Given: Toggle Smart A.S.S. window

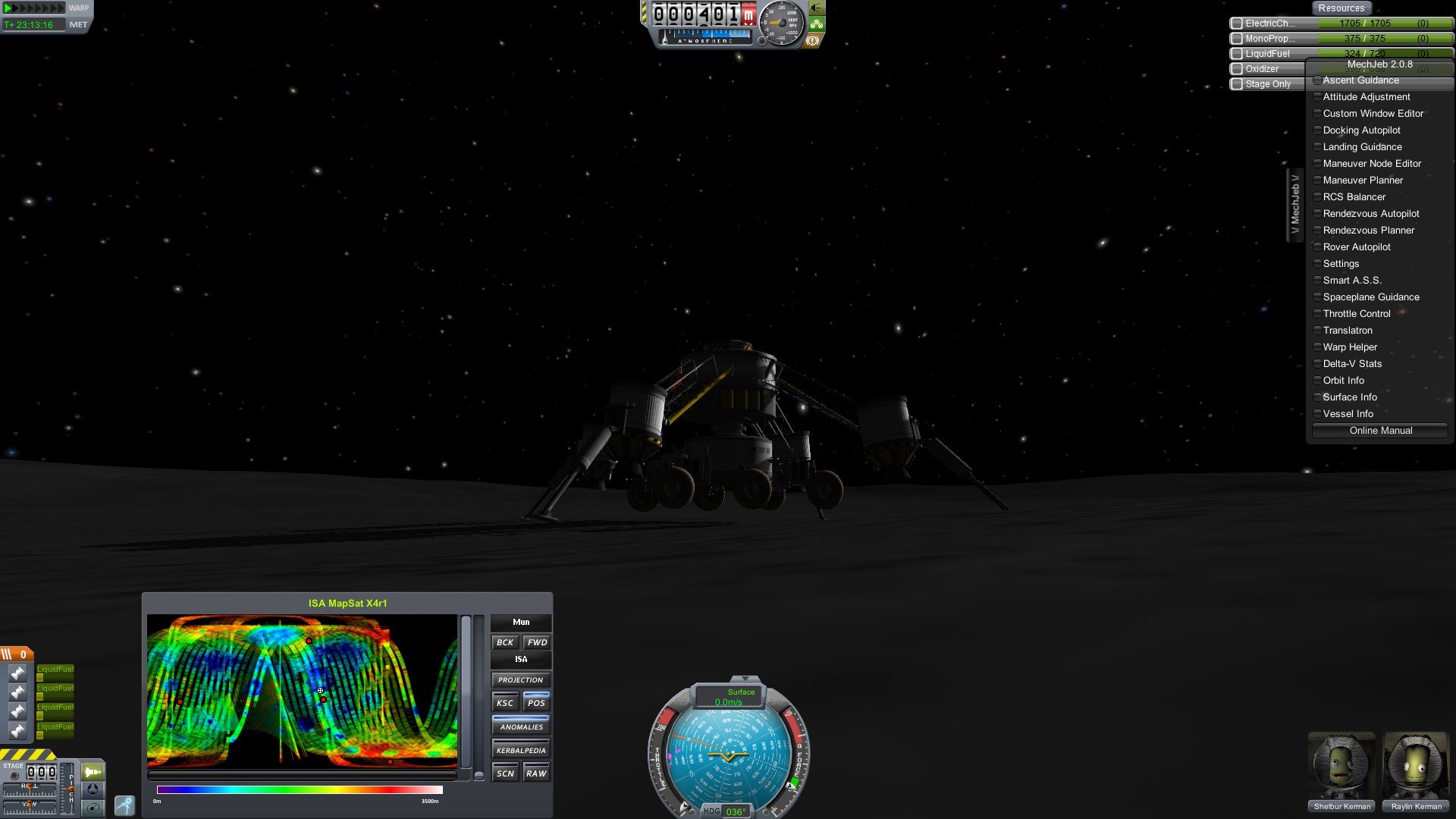Looking at the screenshot, I should coord(1352,281).
